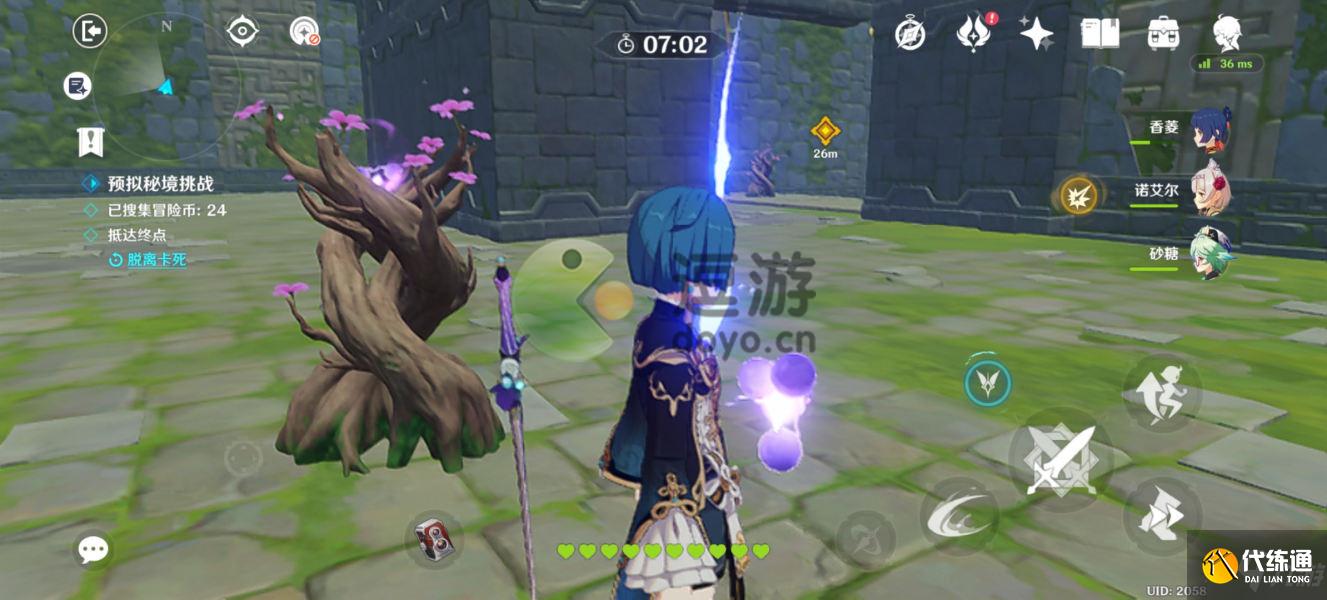Tap the jump button
This screenshot has height=600, width=1327.
coord(1161,391)
